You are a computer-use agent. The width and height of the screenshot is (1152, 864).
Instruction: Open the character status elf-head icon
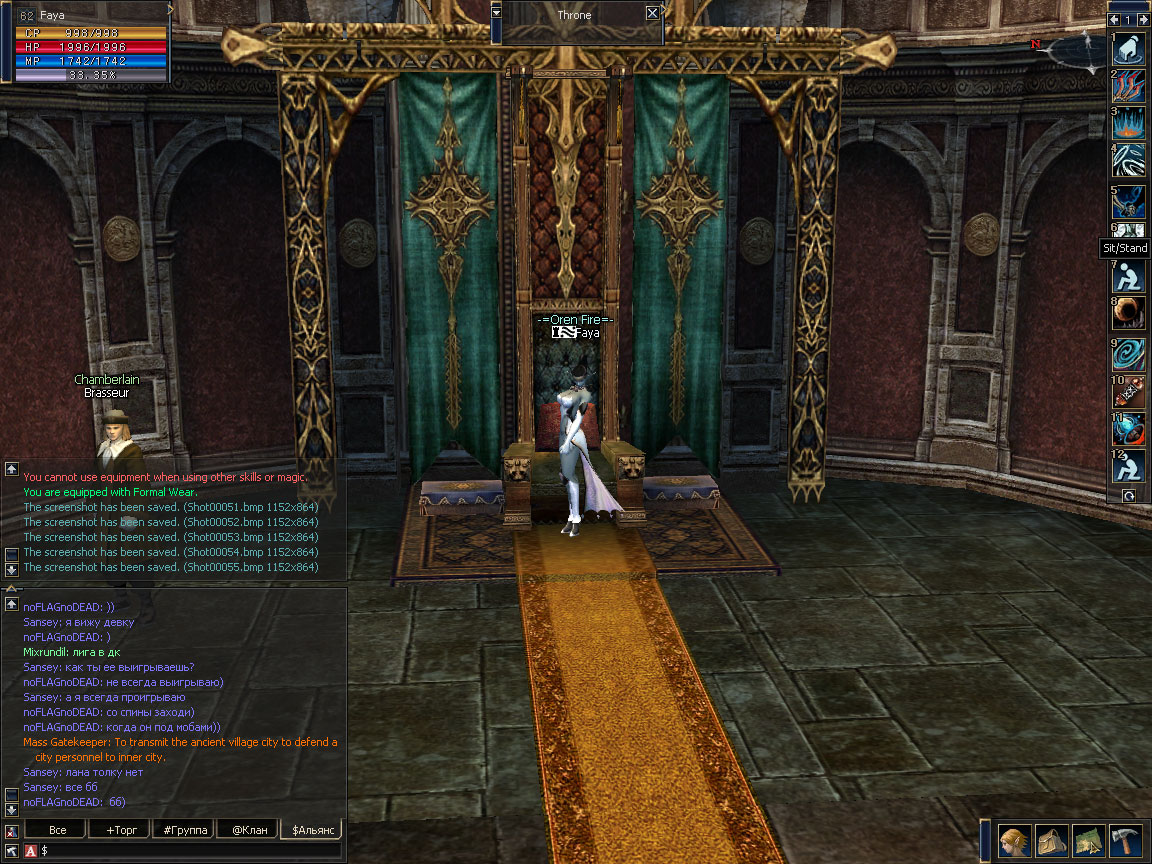1015,841
